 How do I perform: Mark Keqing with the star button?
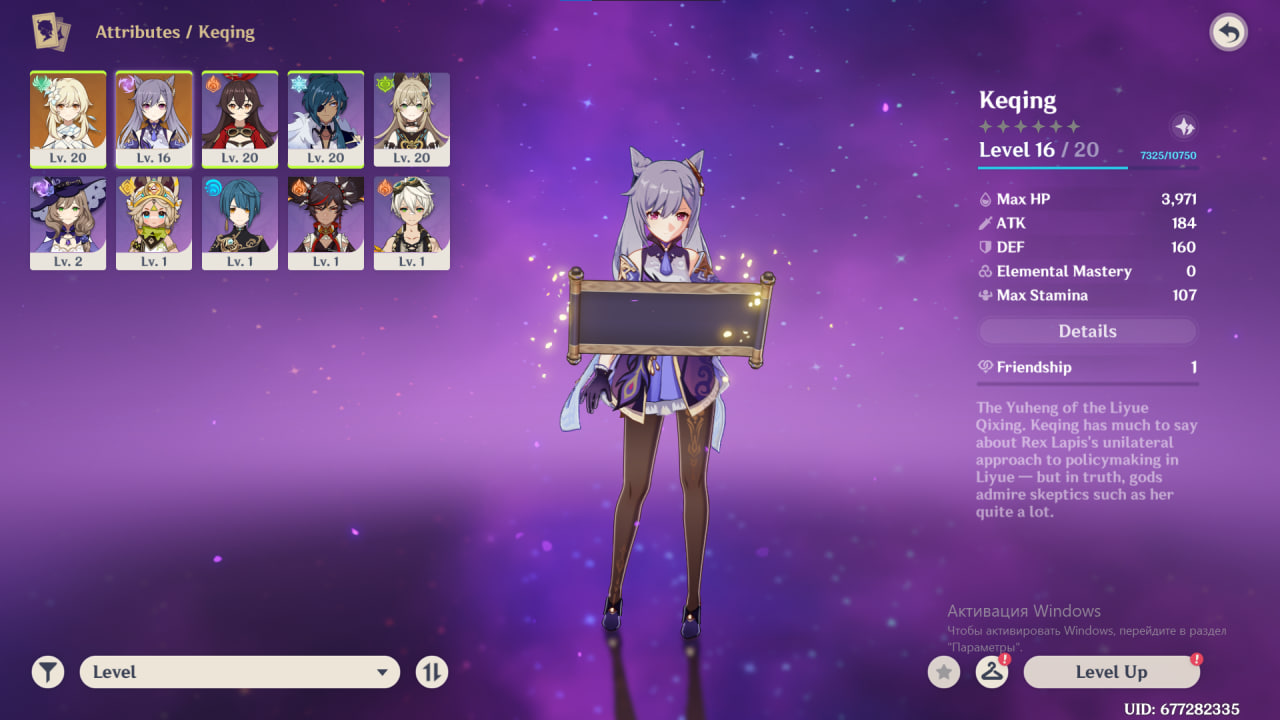click(x=943, y=672)
